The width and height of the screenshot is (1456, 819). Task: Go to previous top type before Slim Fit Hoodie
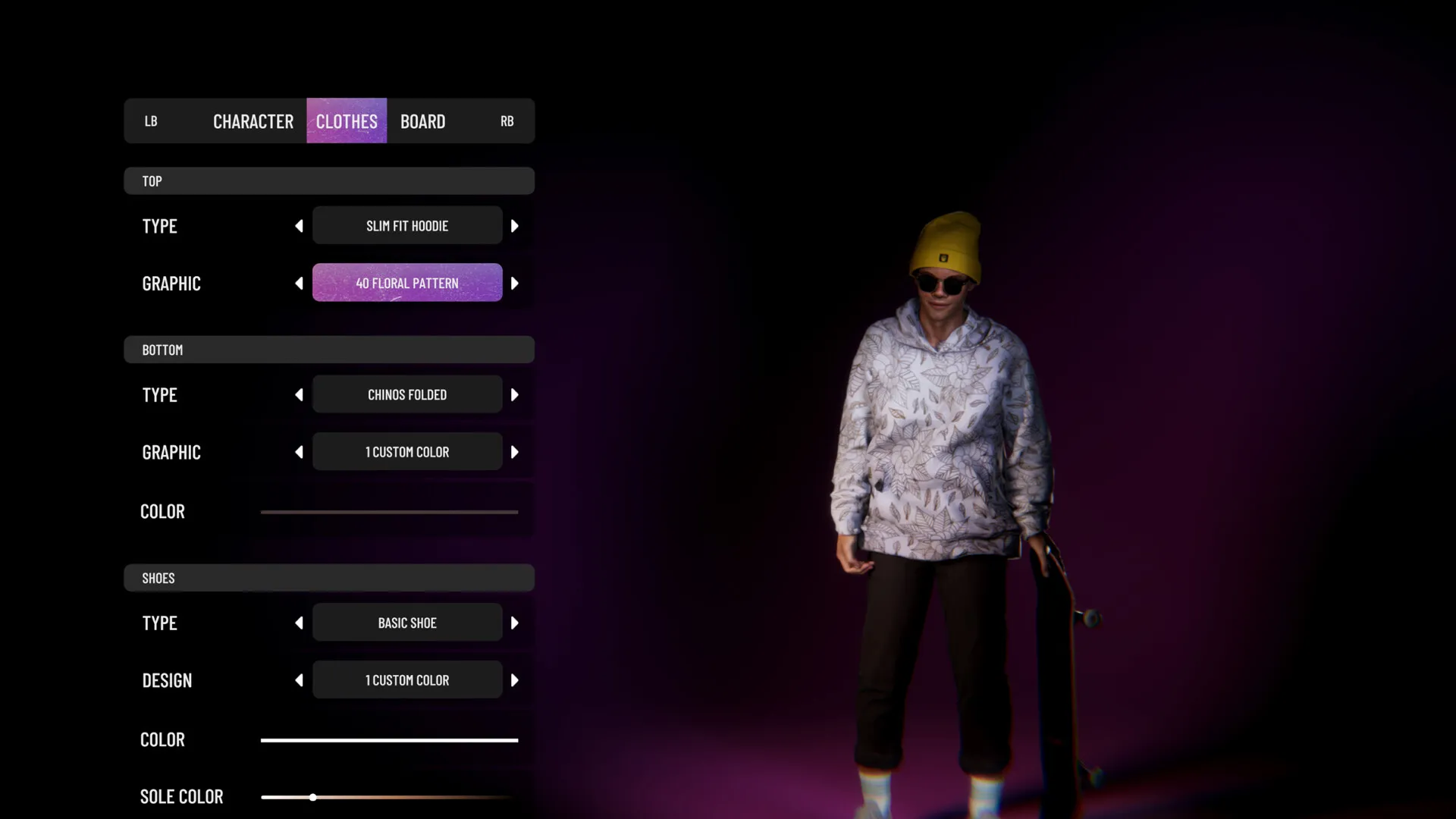click(x=299, y=226)
